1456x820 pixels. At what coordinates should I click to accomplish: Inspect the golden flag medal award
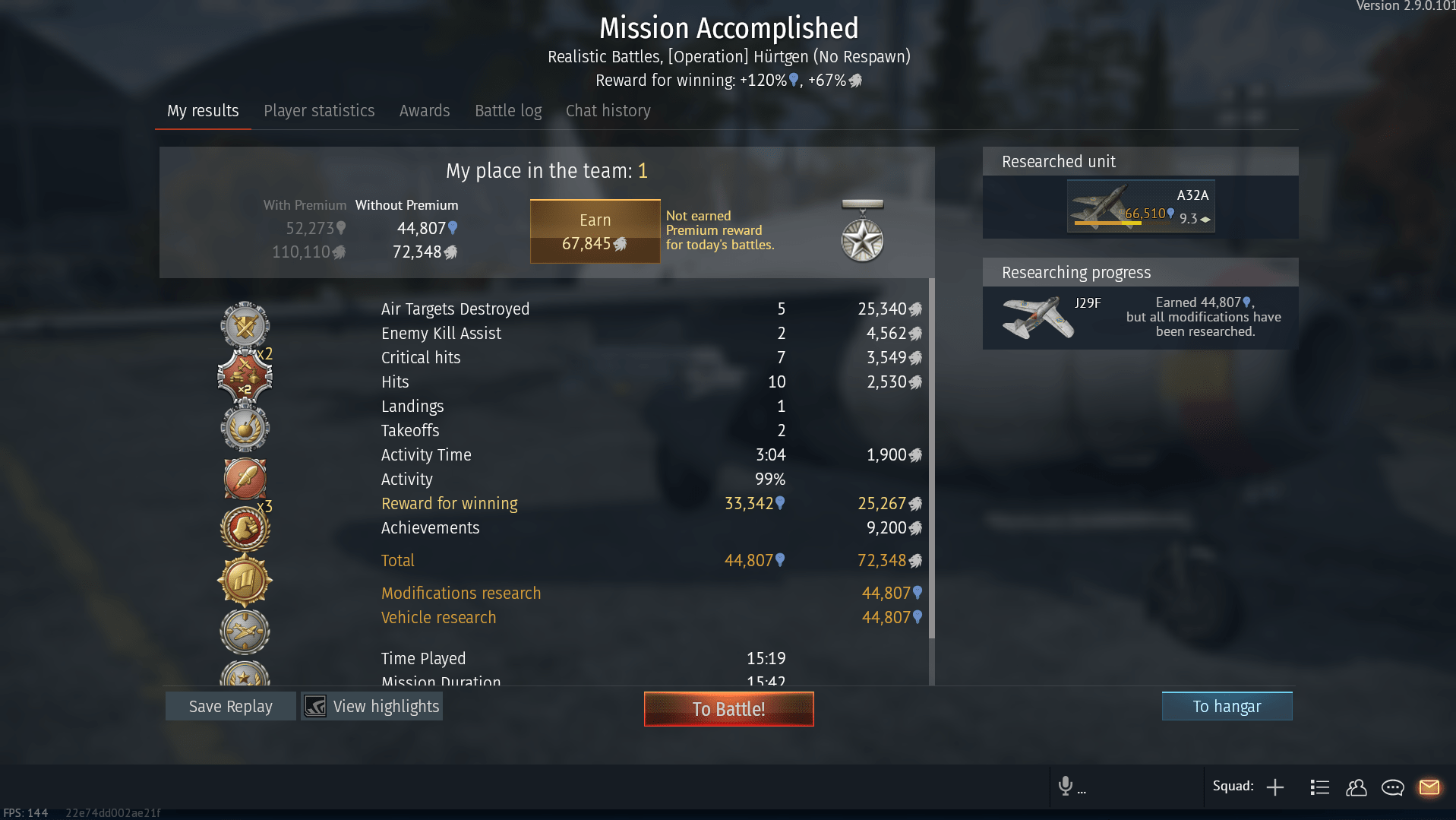[x=244, y=580]
